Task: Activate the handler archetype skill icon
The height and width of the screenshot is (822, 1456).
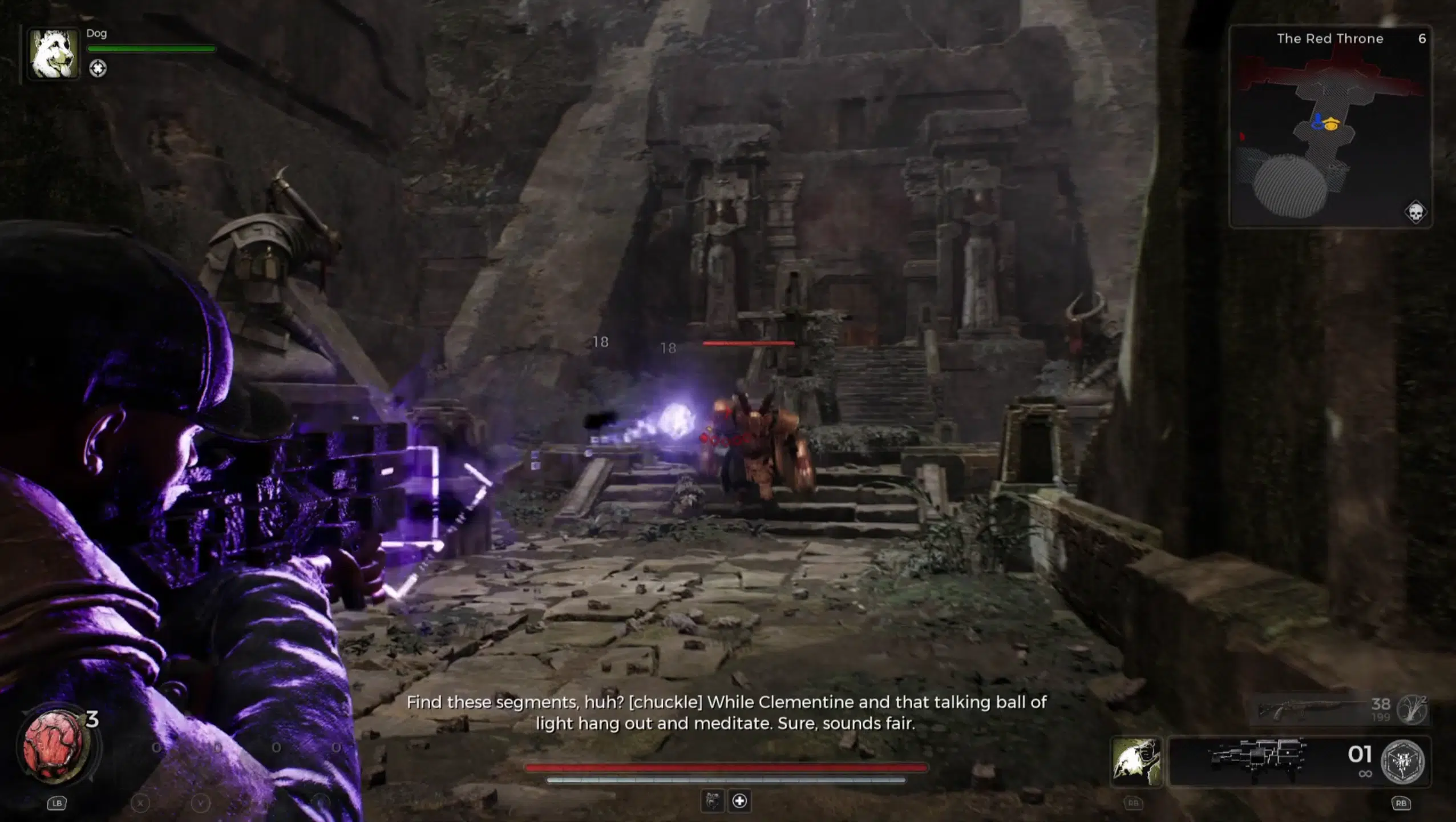Action: tap(1136, 761)
